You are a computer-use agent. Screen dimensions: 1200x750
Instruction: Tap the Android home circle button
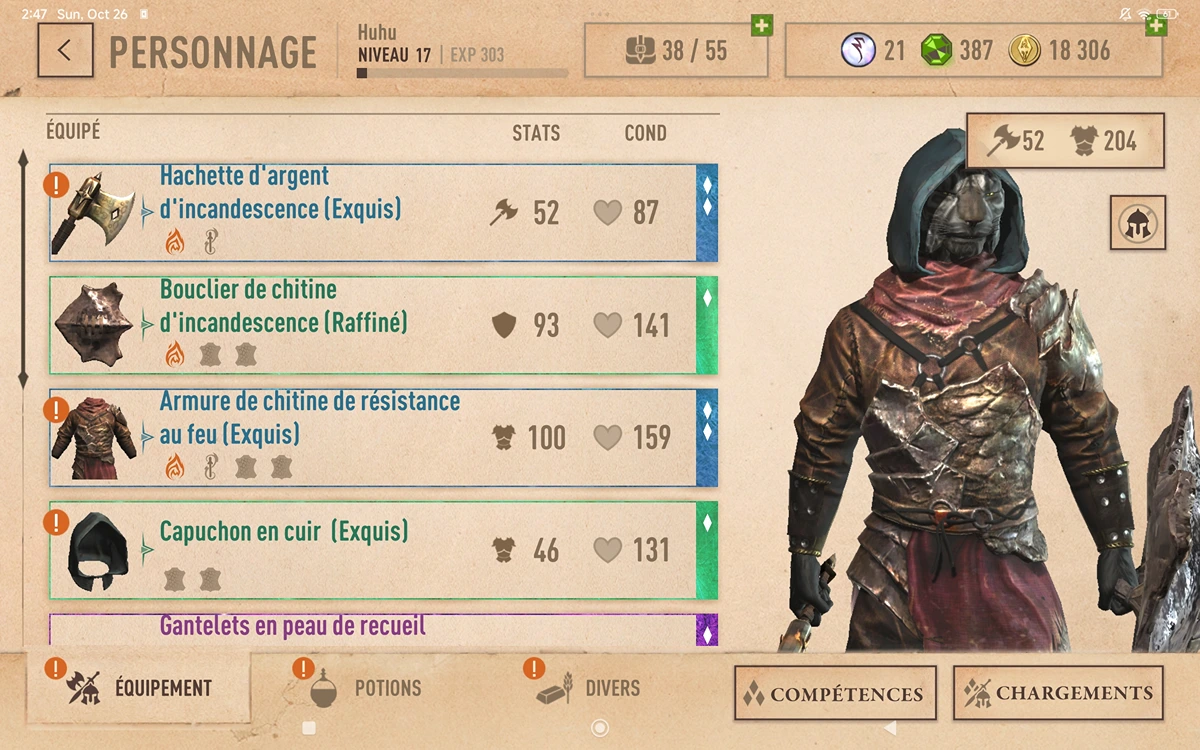pyautogui.click(x=600, y=728)
